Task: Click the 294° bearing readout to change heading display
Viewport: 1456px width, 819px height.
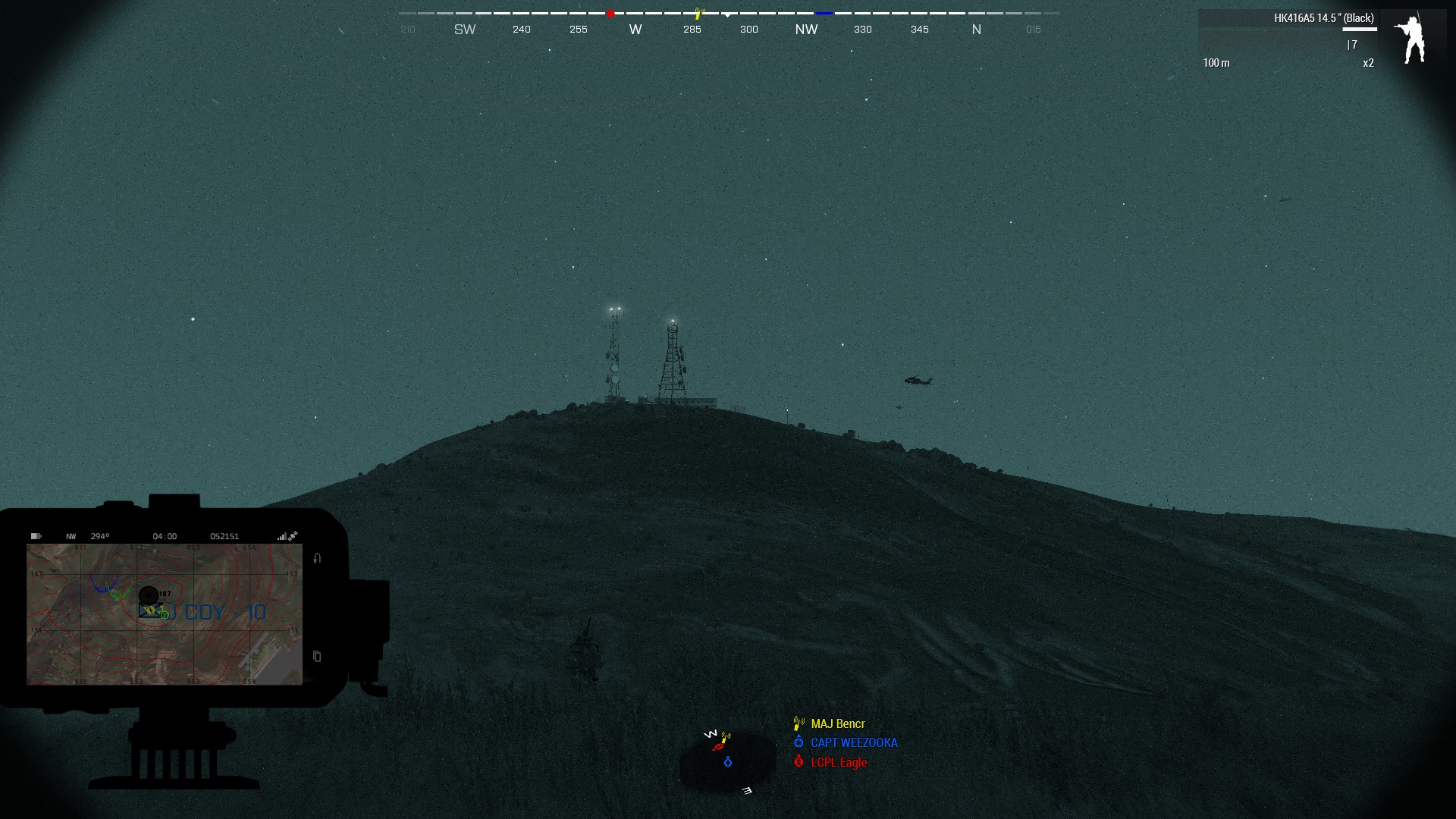Action: tap(101, 535)
